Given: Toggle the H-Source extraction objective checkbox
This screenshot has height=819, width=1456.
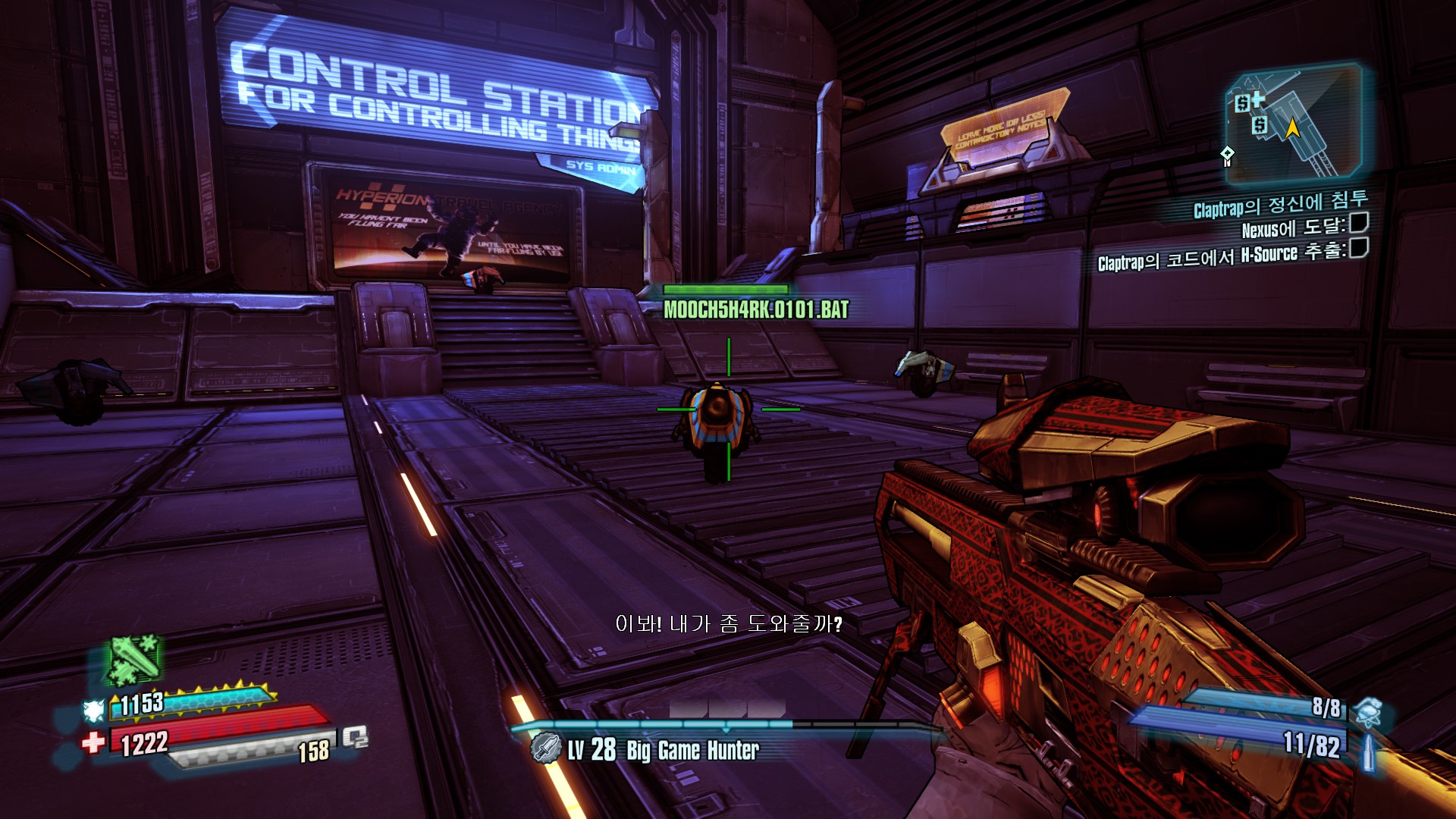Looking at the screenshot, I should (1359, 248).
